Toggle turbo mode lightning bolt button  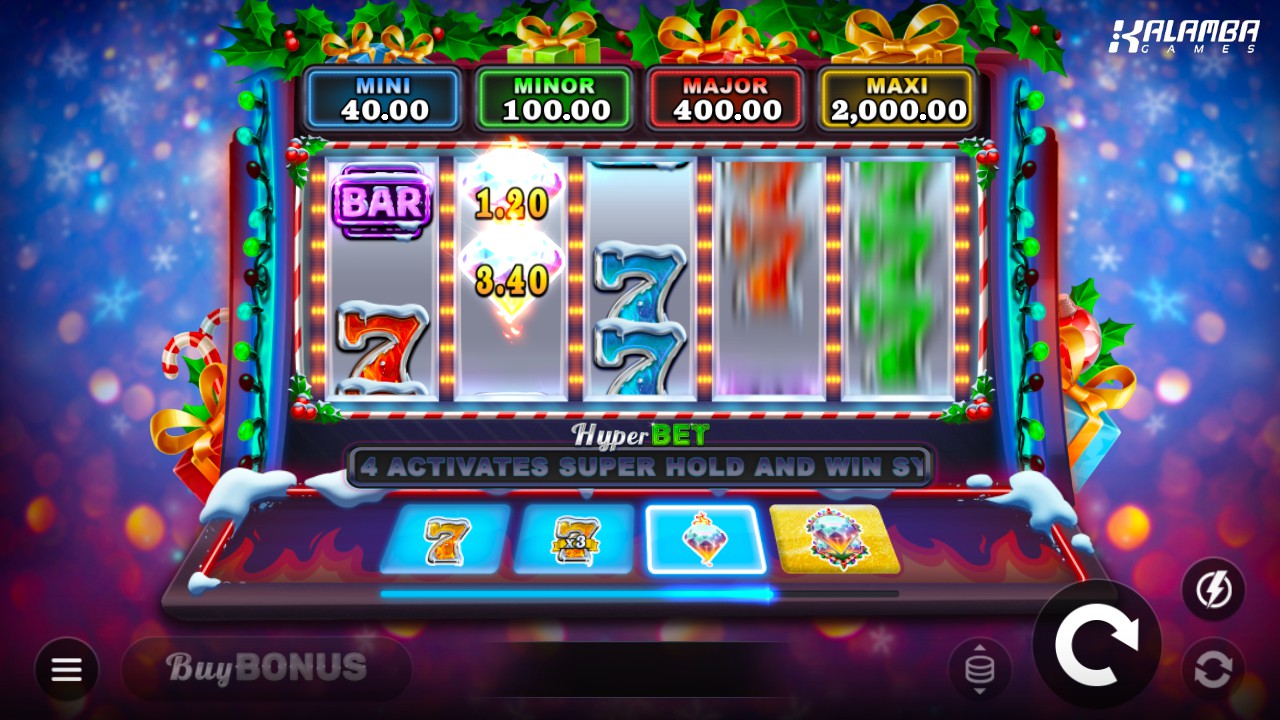coord(1213,590)
